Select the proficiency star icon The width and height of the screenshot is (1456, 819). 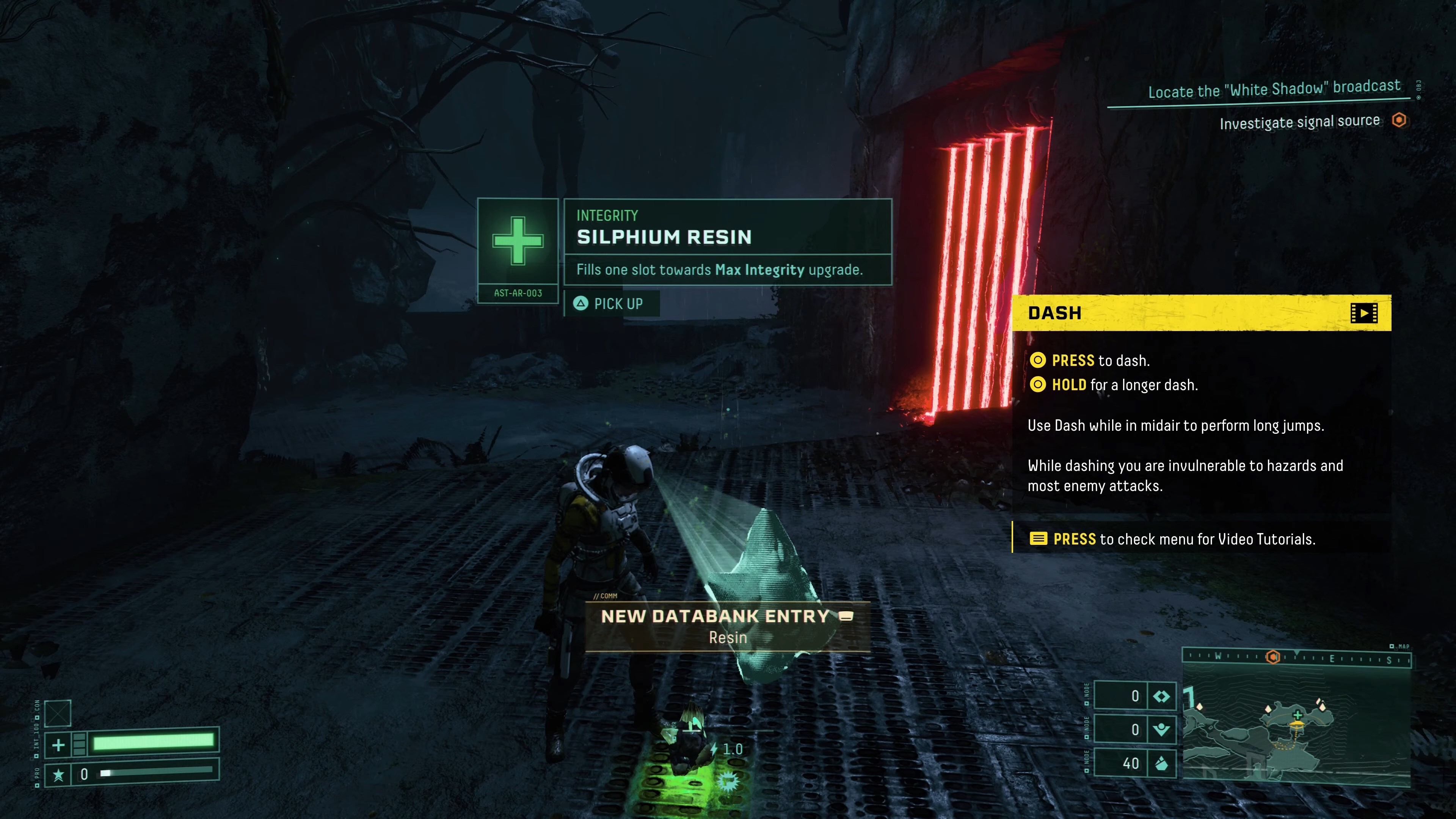click(x=58, y=774)
